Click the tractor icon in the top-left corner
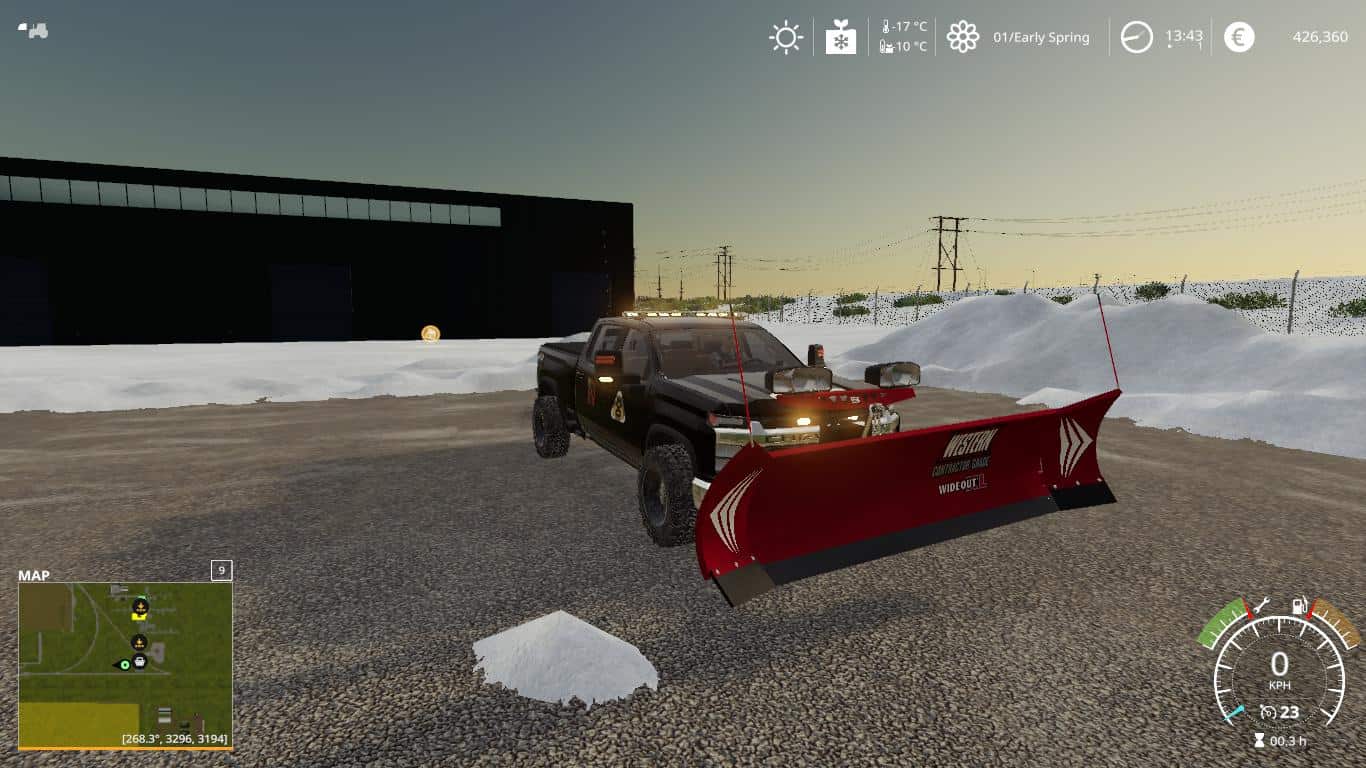The image size is (1366, 768). [34, 29]
